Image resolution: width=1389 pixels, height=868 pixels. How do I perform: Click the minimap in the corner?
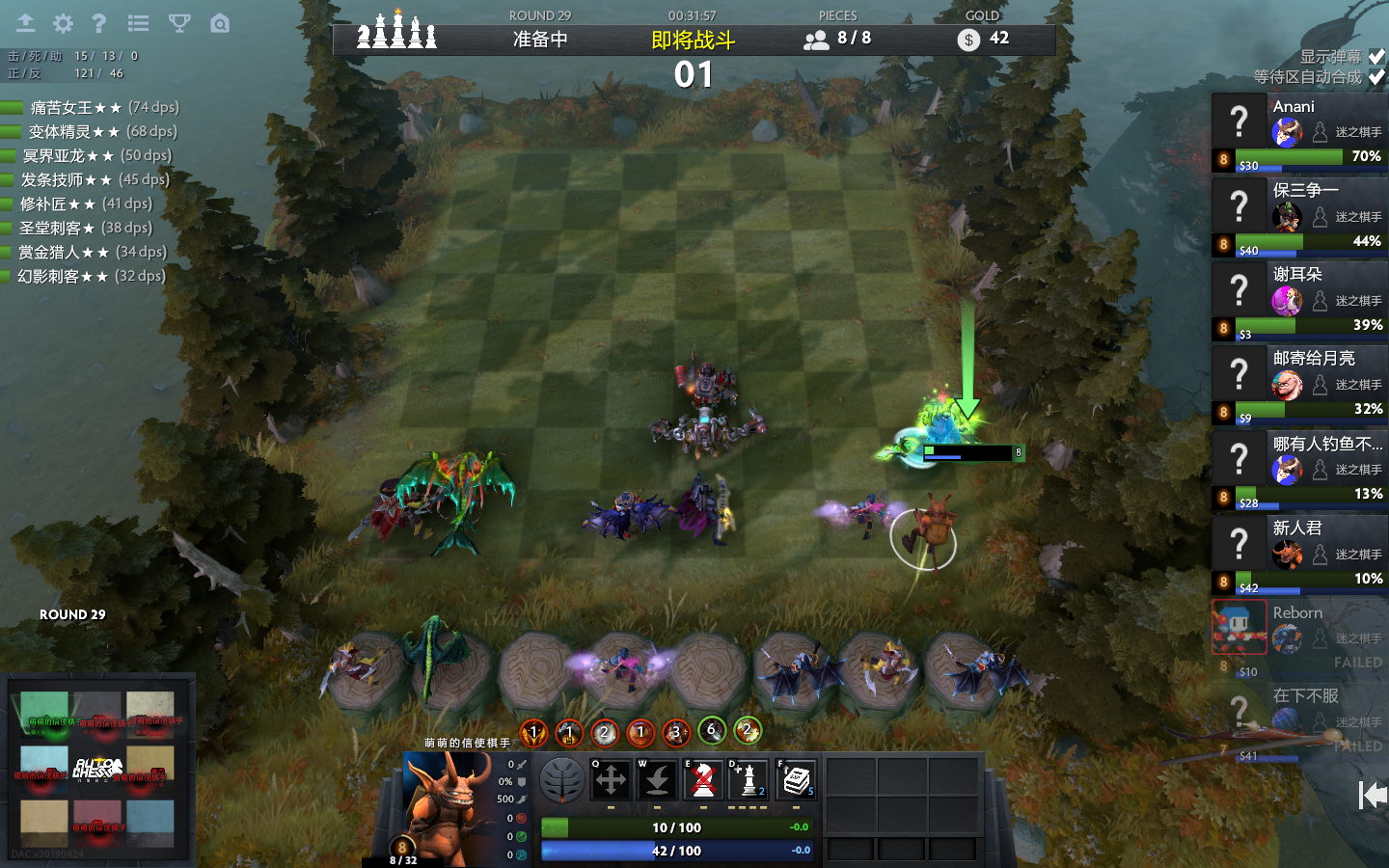tap(97, 770)
